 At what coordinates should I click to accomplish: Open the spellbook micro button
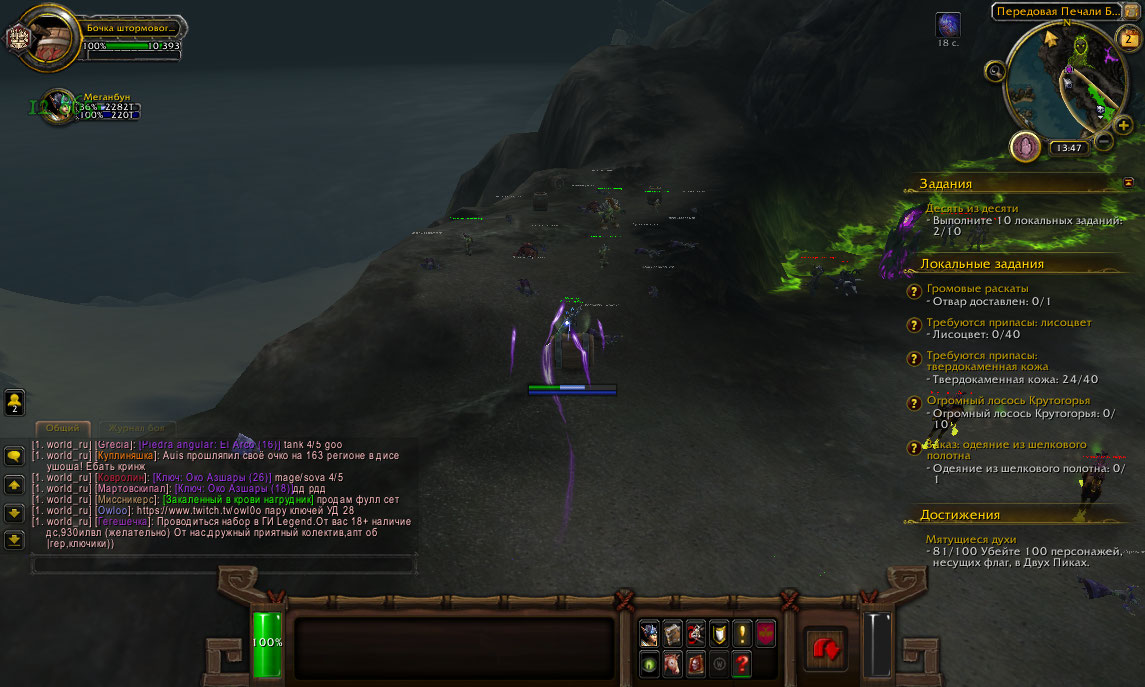point(672,633)
